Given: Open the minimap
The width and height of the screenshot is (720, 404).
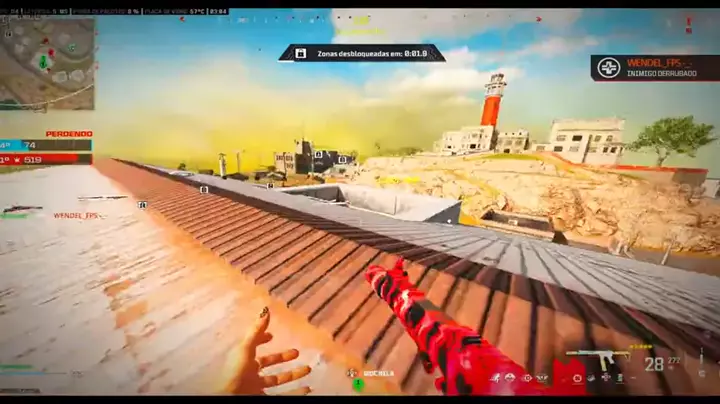Looking at the screenshot, I should 47,63.
